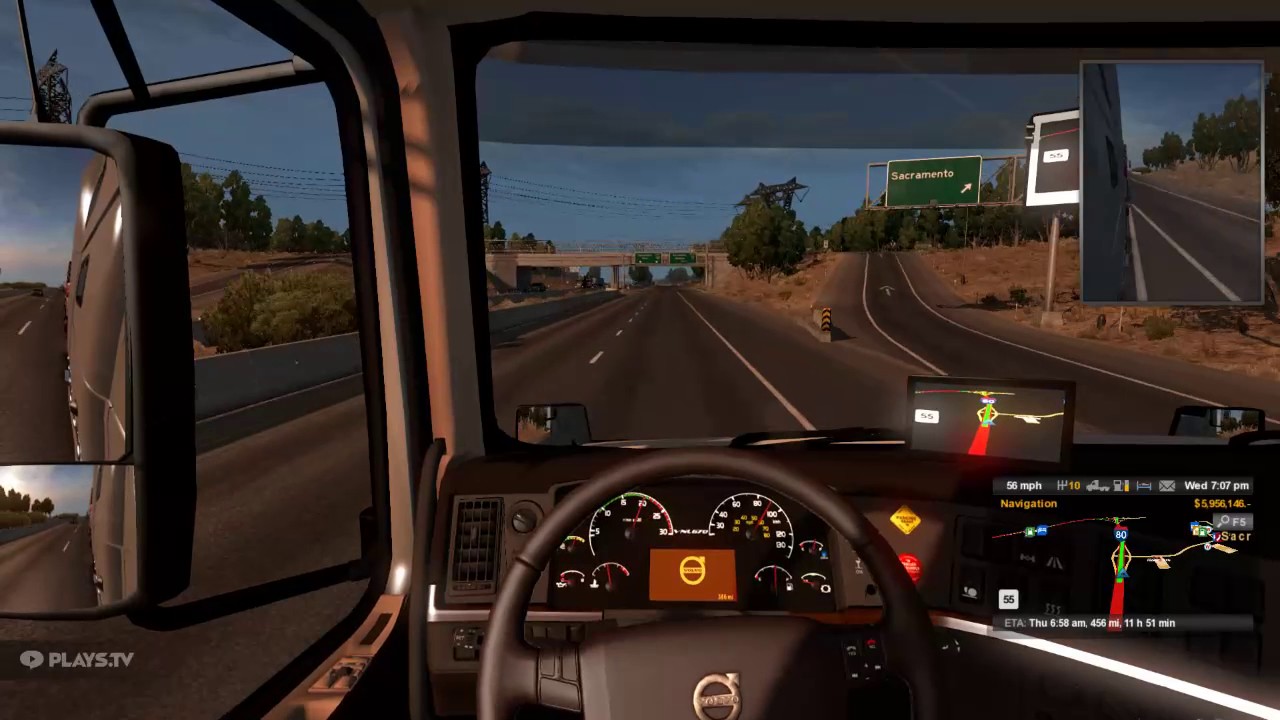Open the messages envelope icon
Image resolution: width=1280 pixels, height=720 pixels.
[x=1168, y=485]
